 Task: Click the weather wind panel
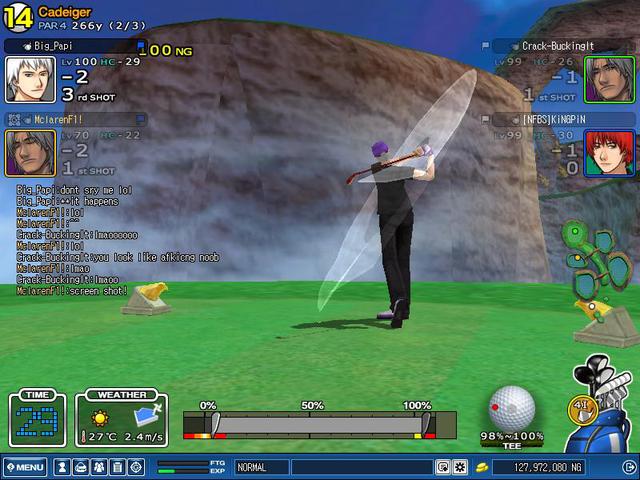[121, 420]
